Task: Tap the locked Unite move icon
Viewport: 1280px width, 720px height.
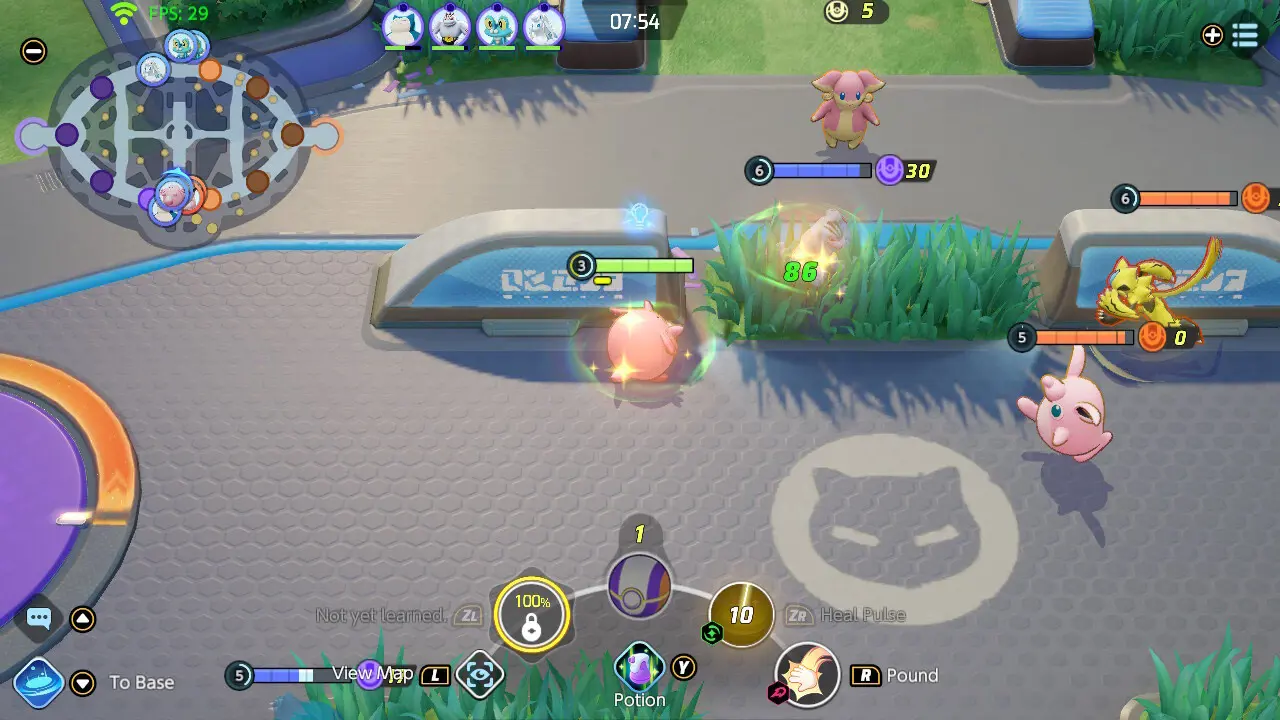Action: (x=532, y=614)
